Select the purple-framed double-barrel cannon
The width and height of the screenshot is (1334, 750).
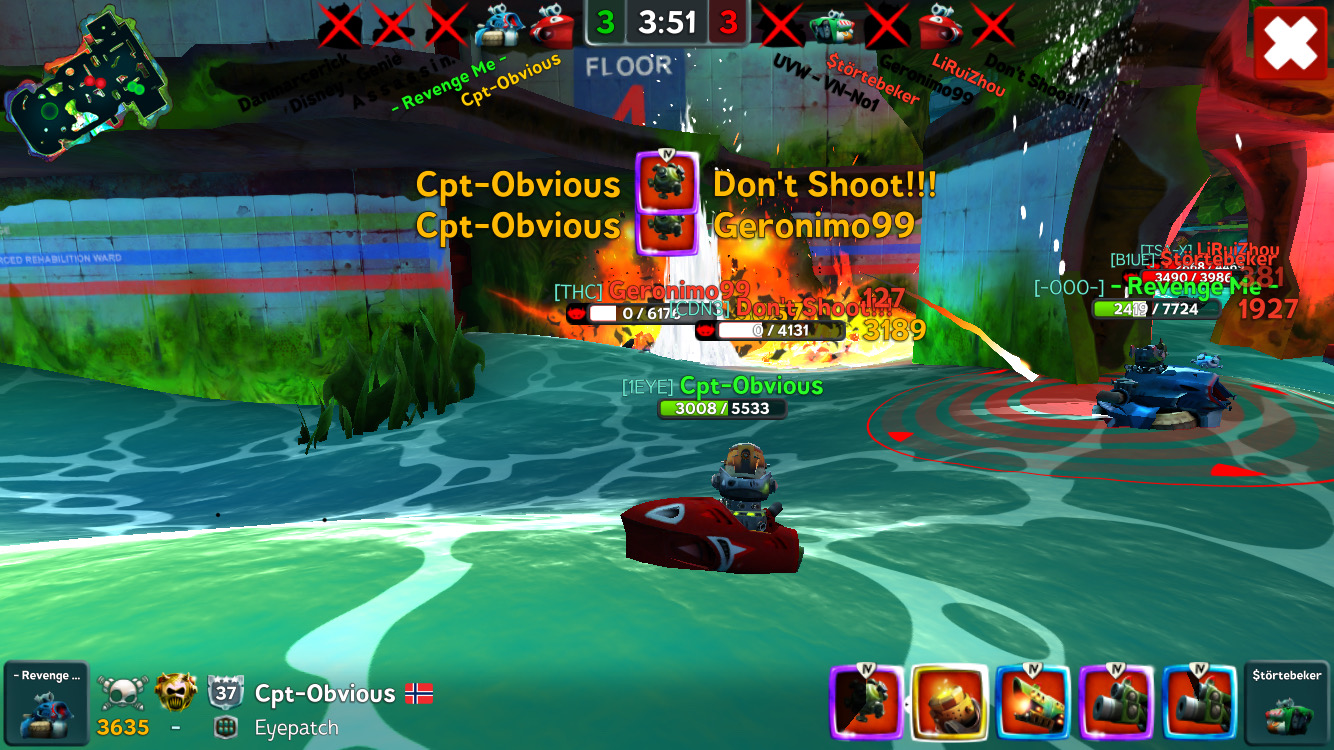[1117, 704]
